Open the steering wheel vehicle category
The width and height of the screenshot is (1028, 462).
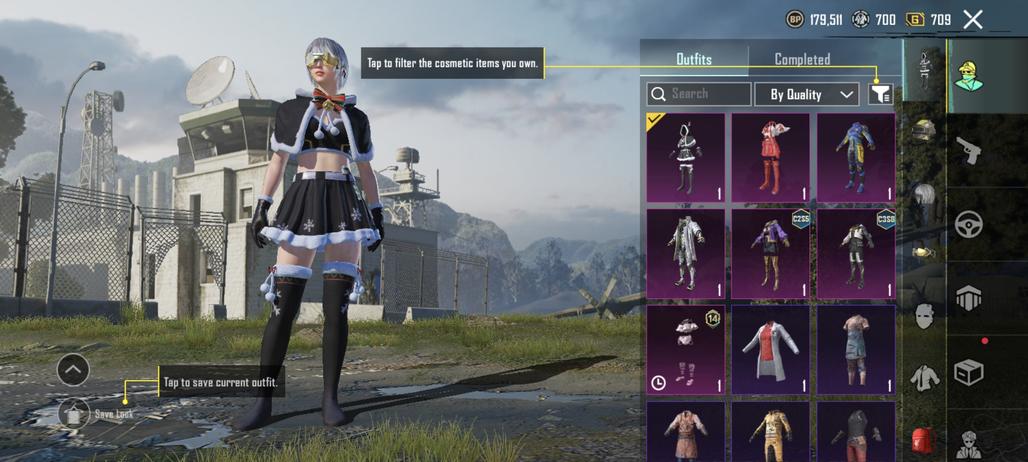[x=968, y=224]
